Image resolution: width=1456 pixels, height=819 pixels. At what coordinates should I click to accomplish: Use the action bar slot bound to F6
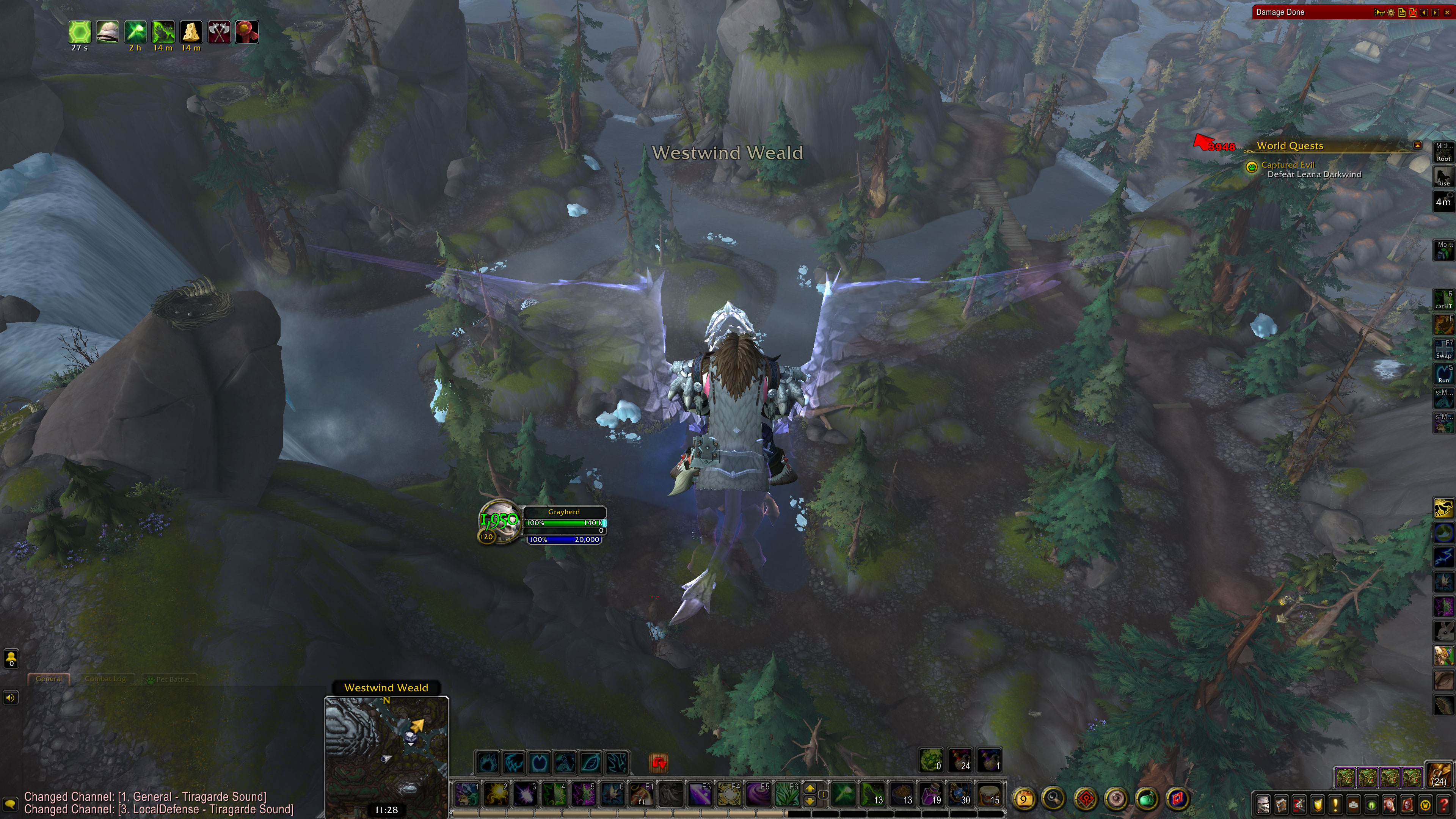[x=788, y=794]
